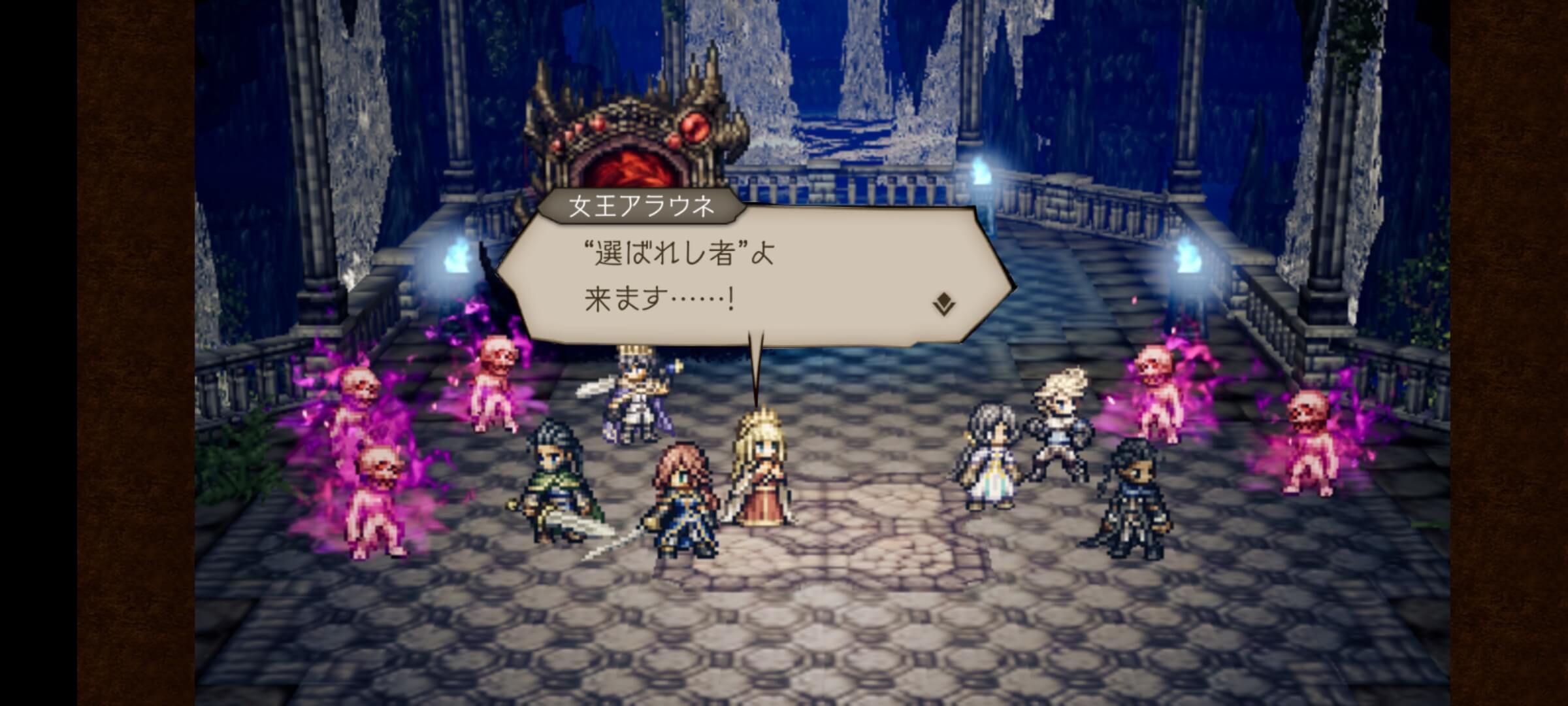Select the green-cloaked hunter character

552,484
